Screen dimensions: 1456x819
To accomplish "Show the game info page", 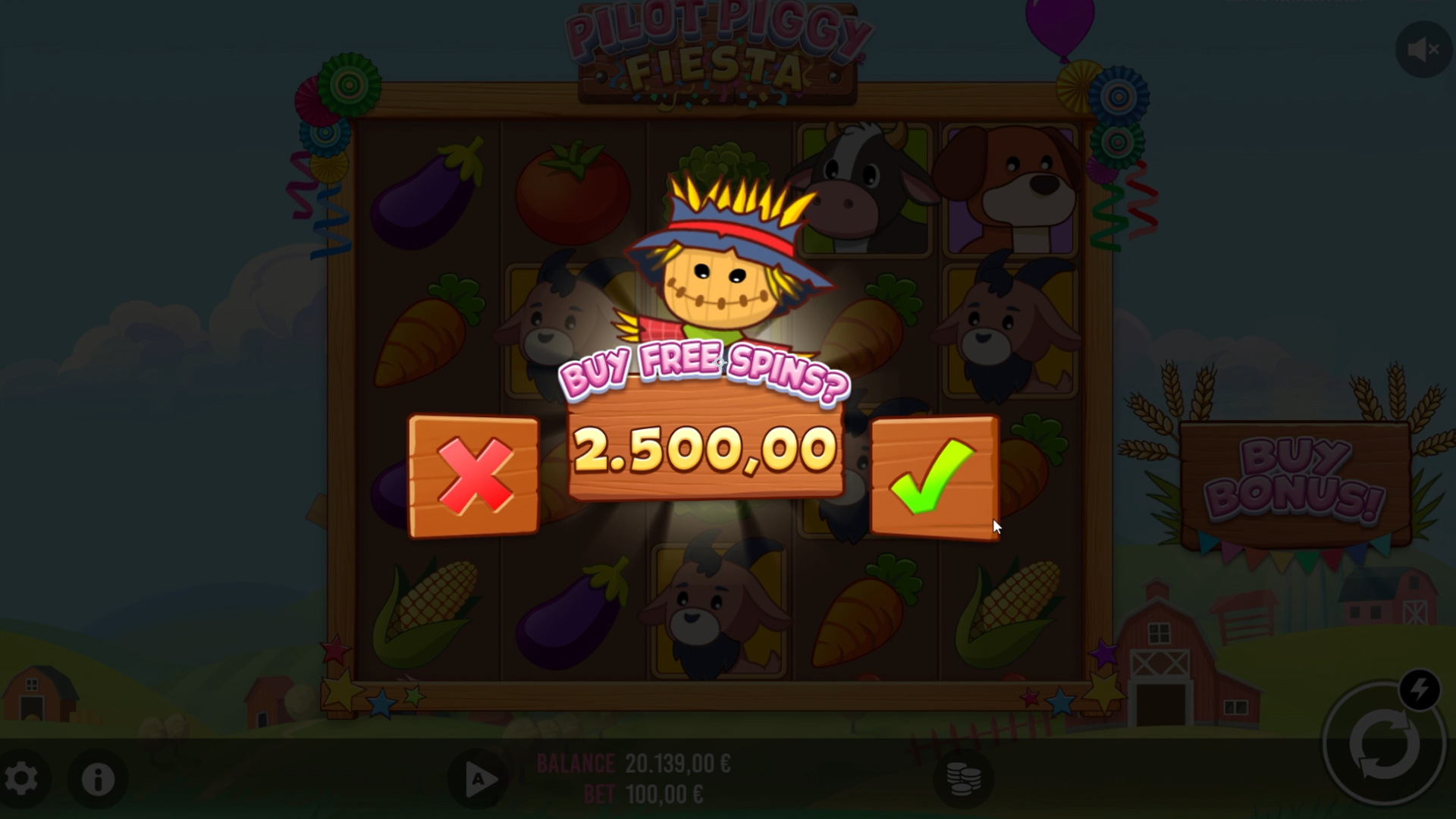I will point(98,779).
